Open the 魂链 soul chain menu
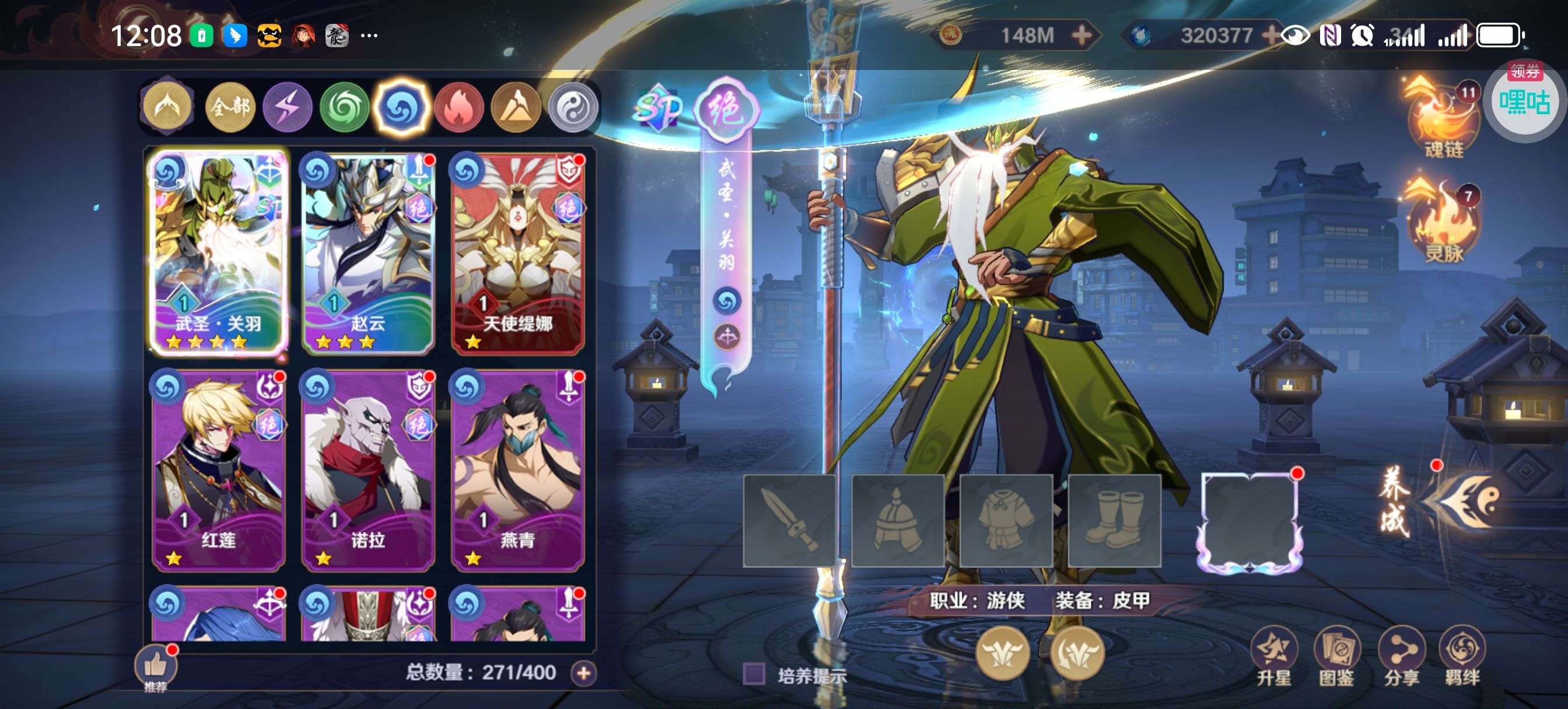 click(1442, 122)
